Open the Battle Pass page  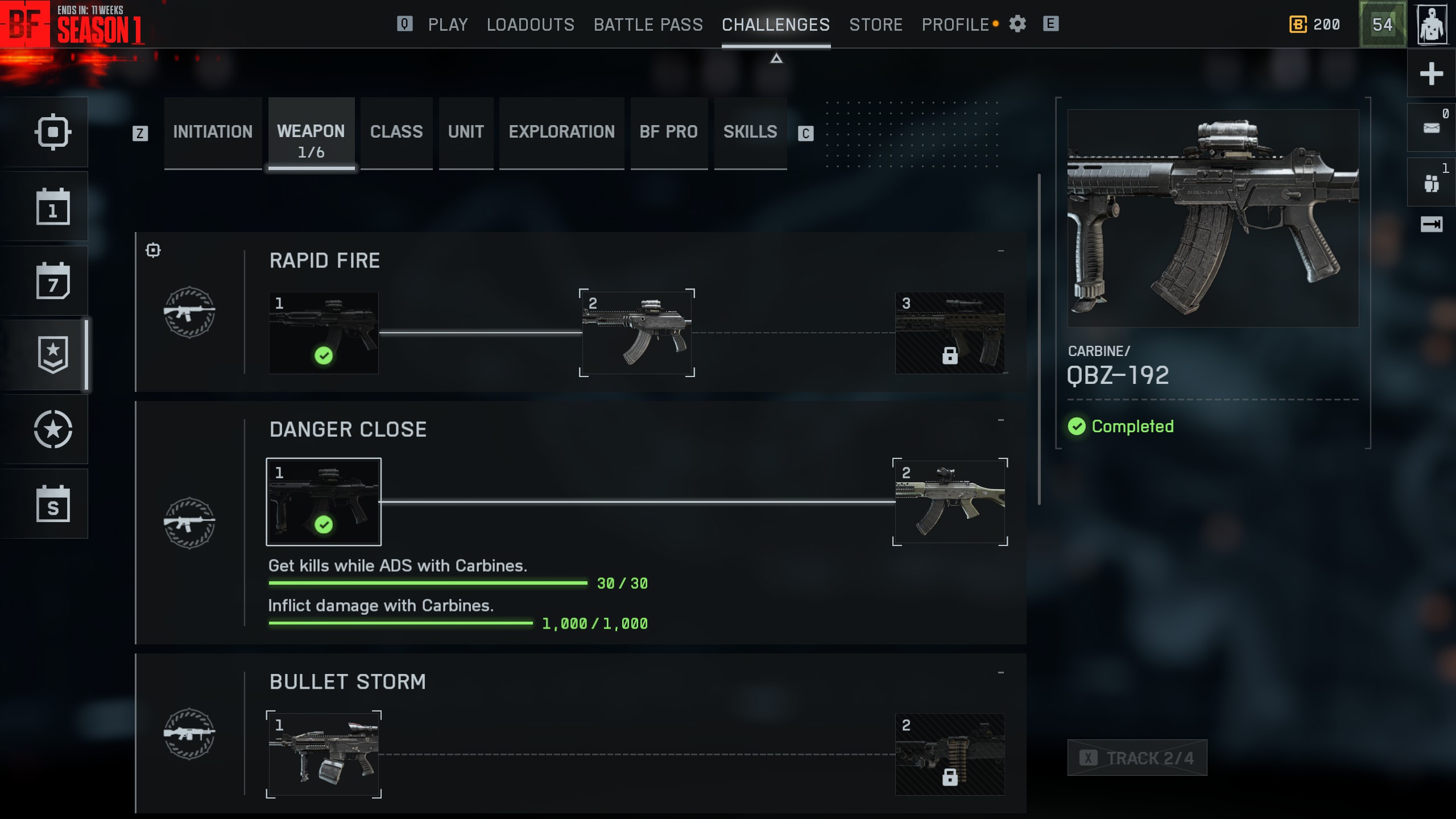(x=648, y=24)
